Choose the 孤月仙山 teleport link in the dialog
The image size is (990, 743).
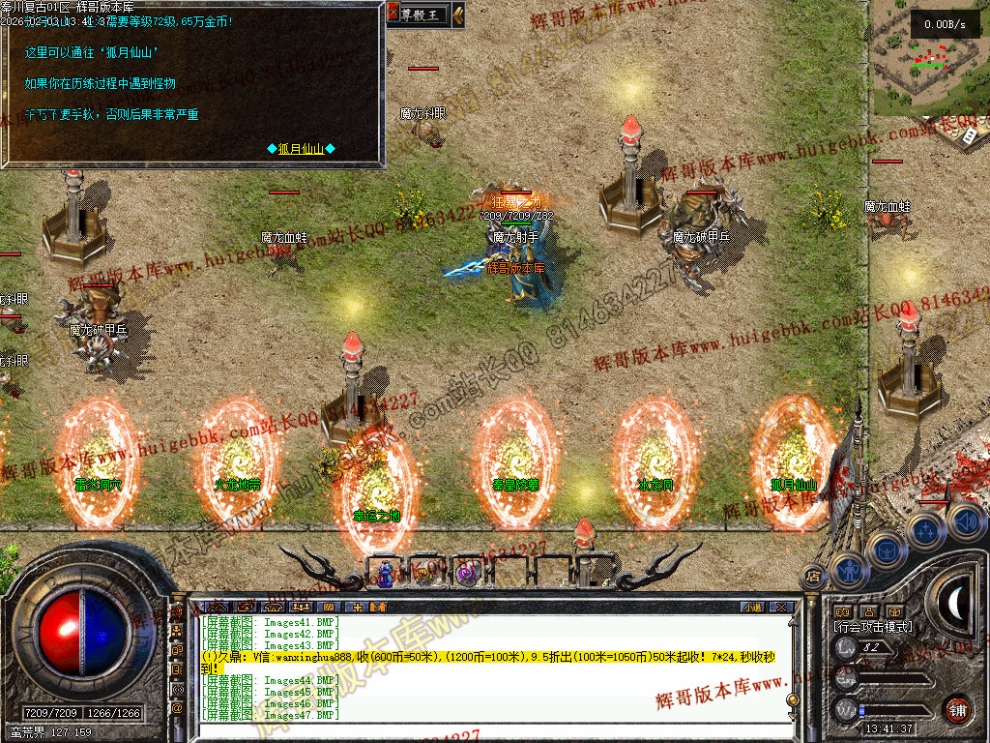coord(301,149)
